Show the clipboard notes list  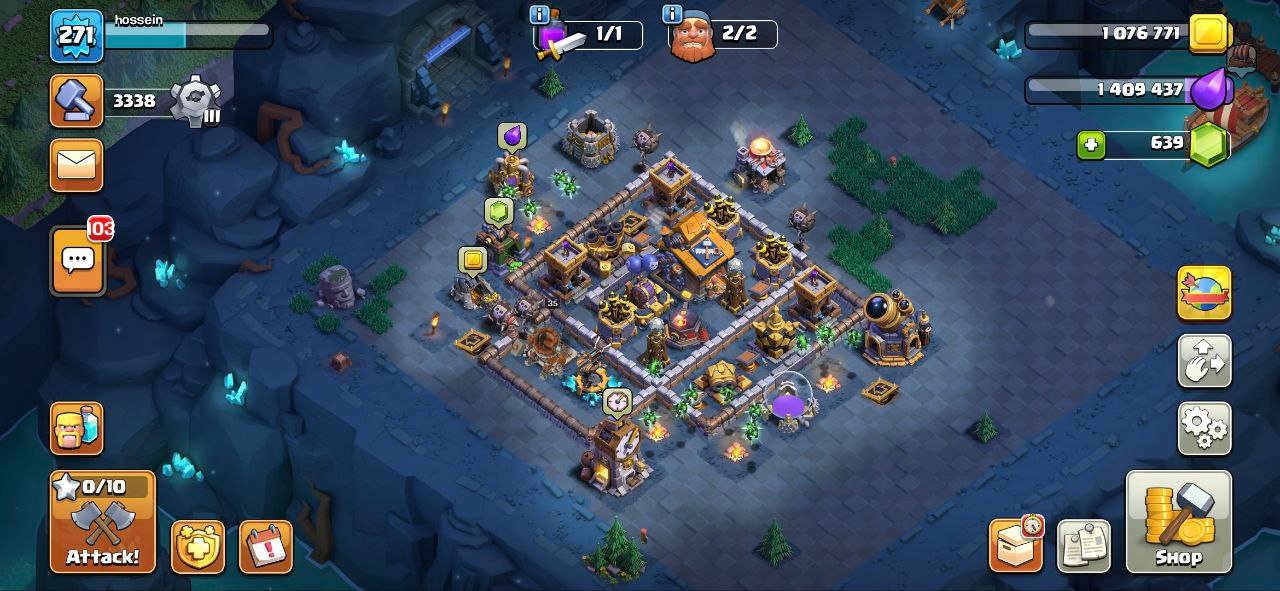(x=1083, y=547)
